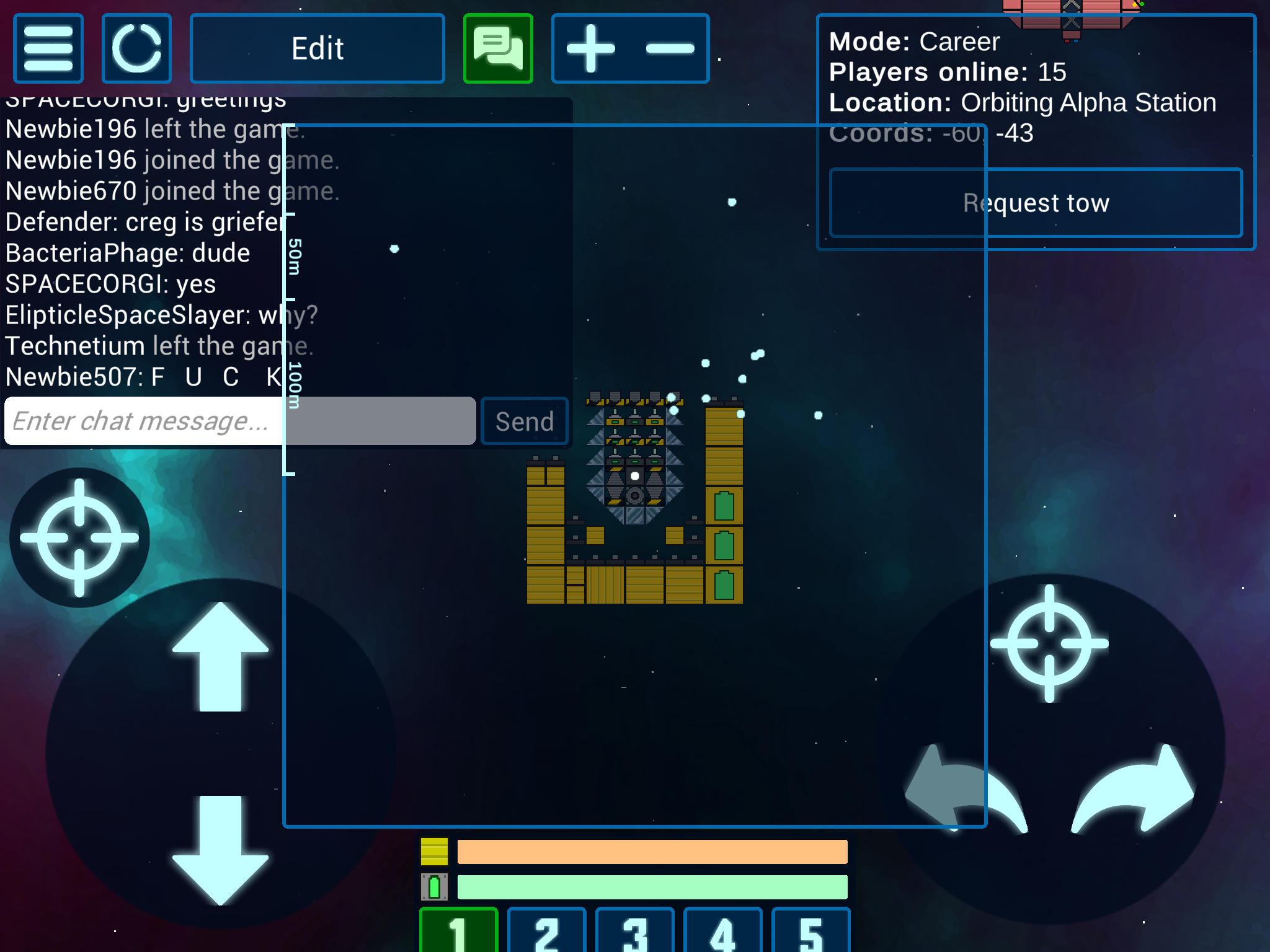Select action group 4
Screen dimensions: 1270x952
click(723, 931)
